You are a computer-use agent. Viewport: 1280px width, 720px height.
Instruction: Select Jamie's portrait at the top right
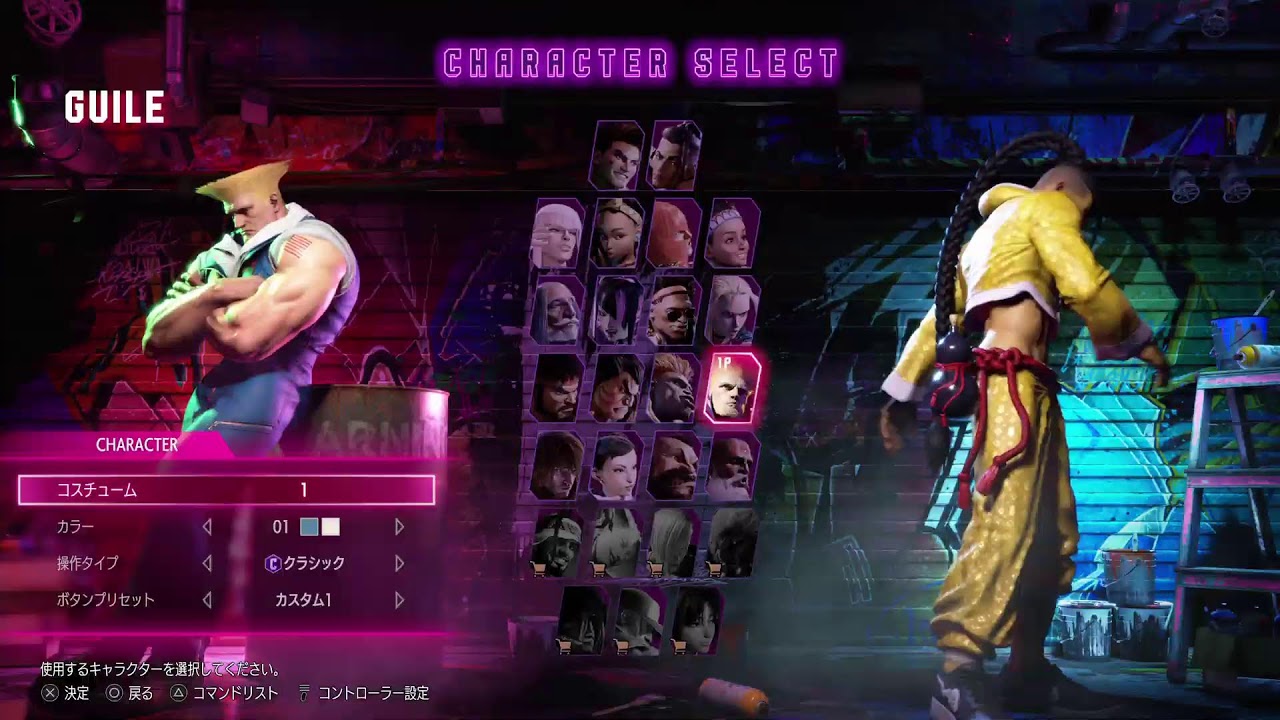677,157
